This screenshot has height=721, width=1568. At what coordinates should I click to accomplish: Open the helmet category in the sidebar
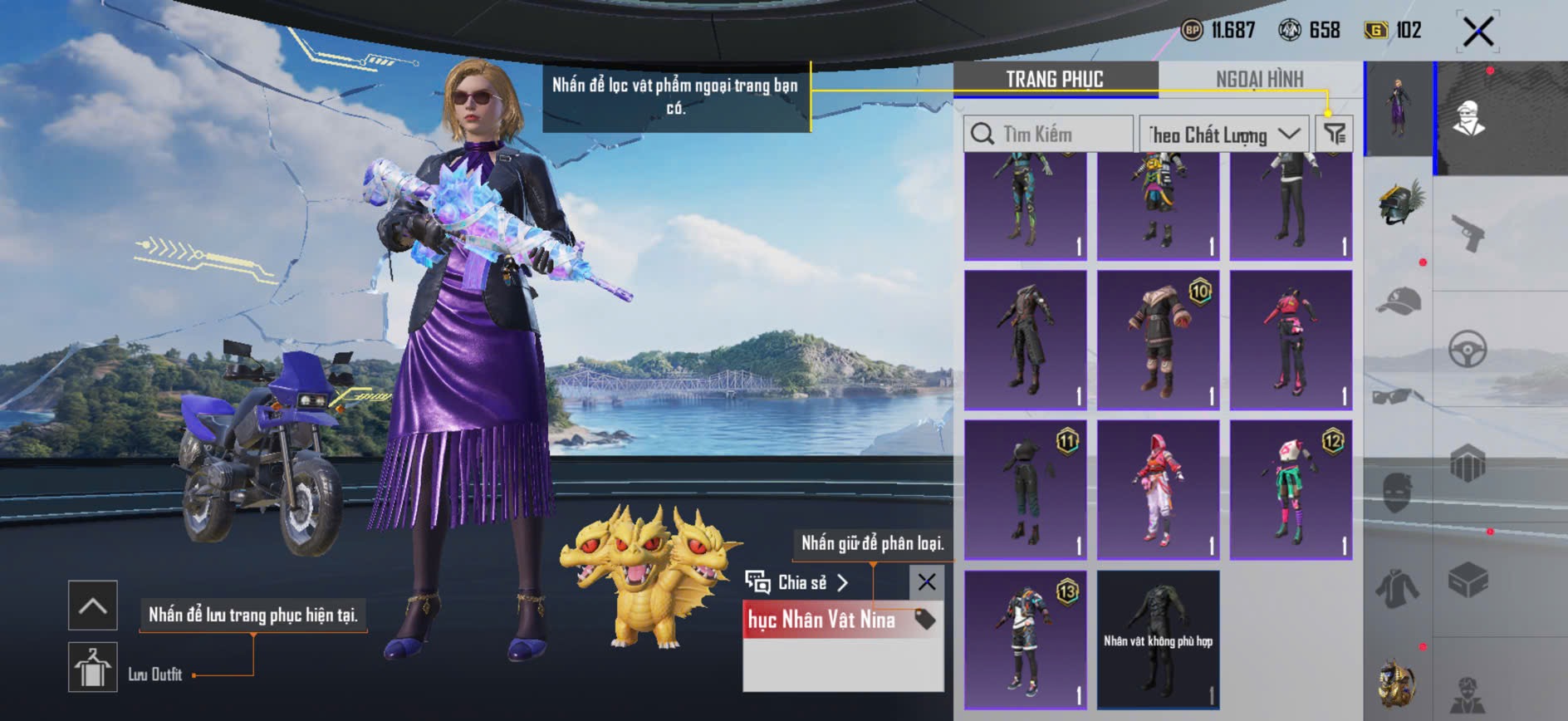tap(1399, 204)
